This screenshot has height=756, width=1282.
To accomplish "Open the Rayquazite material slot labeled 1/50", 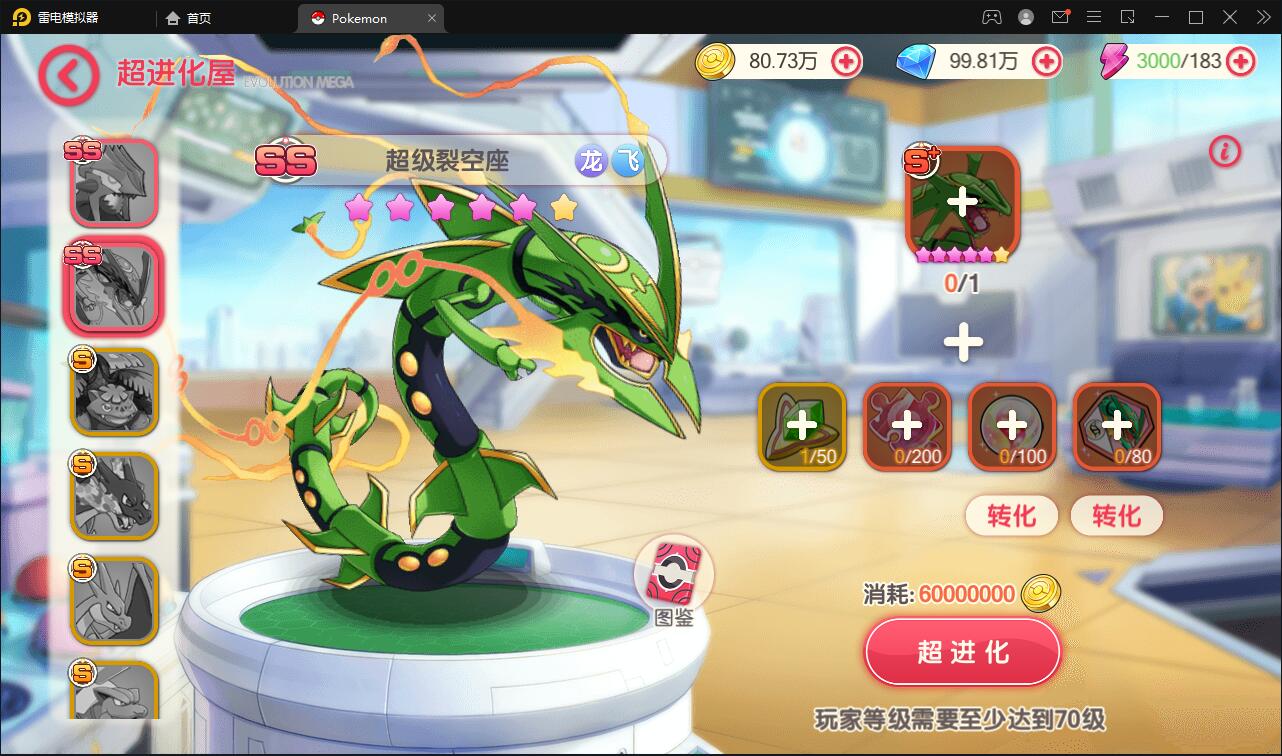I will (x=803, y=427).
